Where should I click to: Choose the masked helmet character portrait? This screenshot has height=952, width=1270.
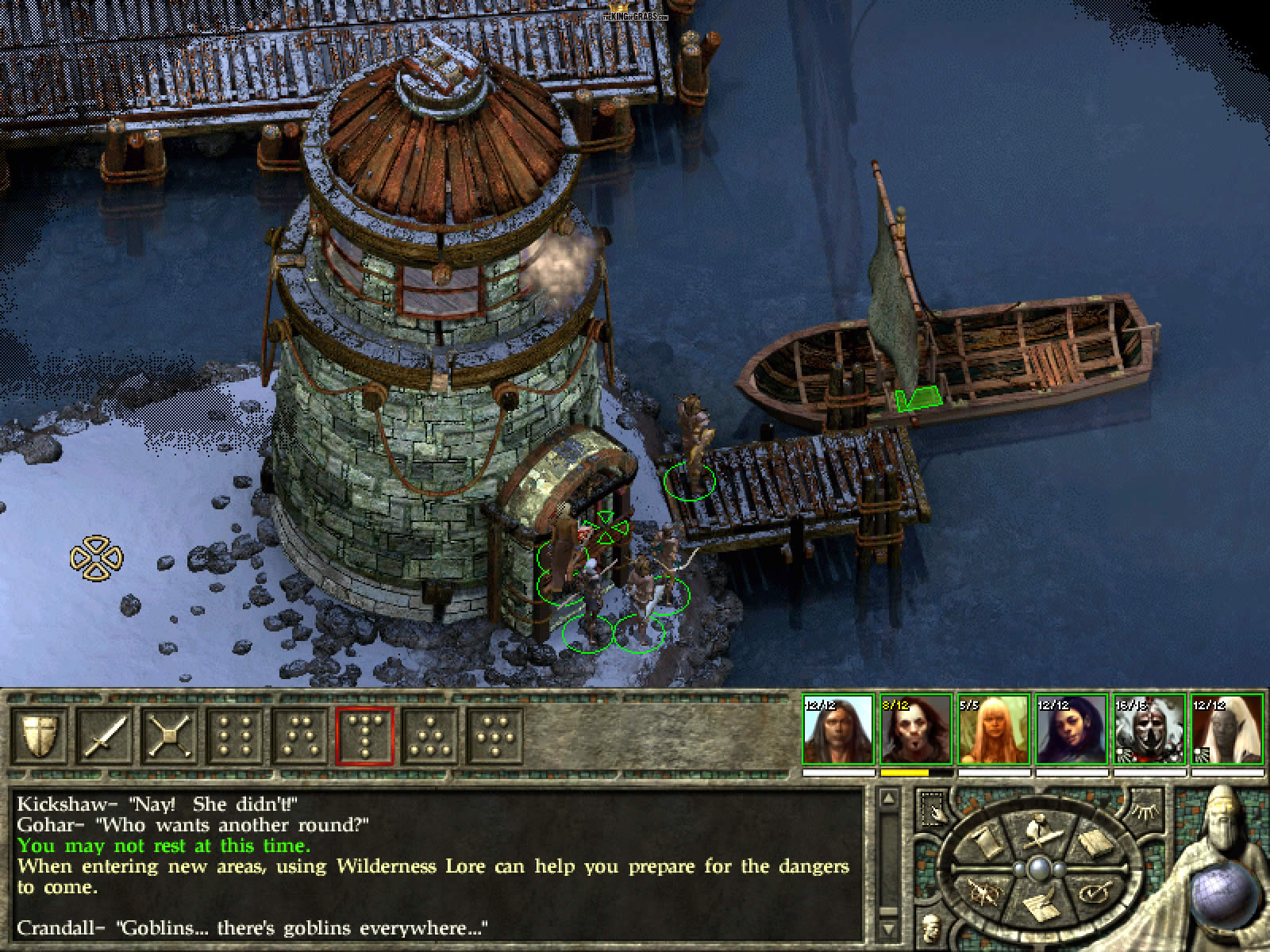coord(1149,730)
